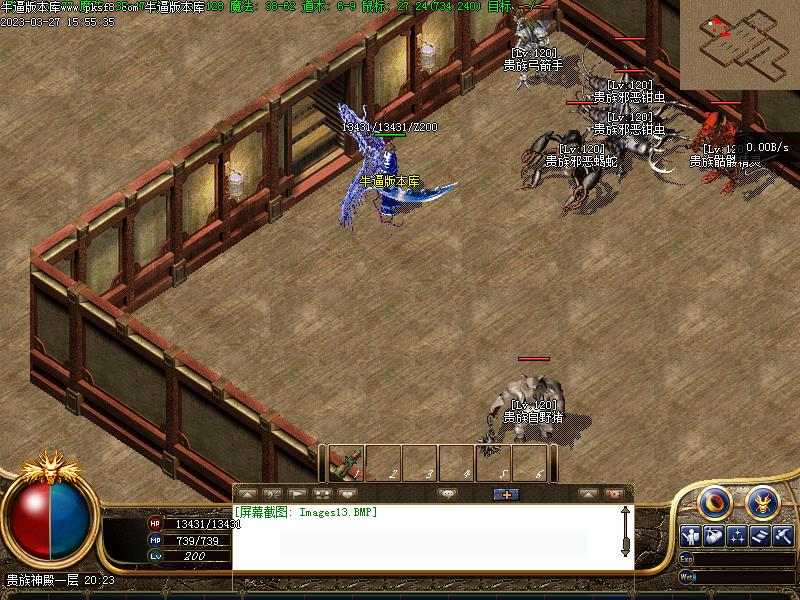
Task: Click the flag icon on chat toolbar
Action: (297, 494)
